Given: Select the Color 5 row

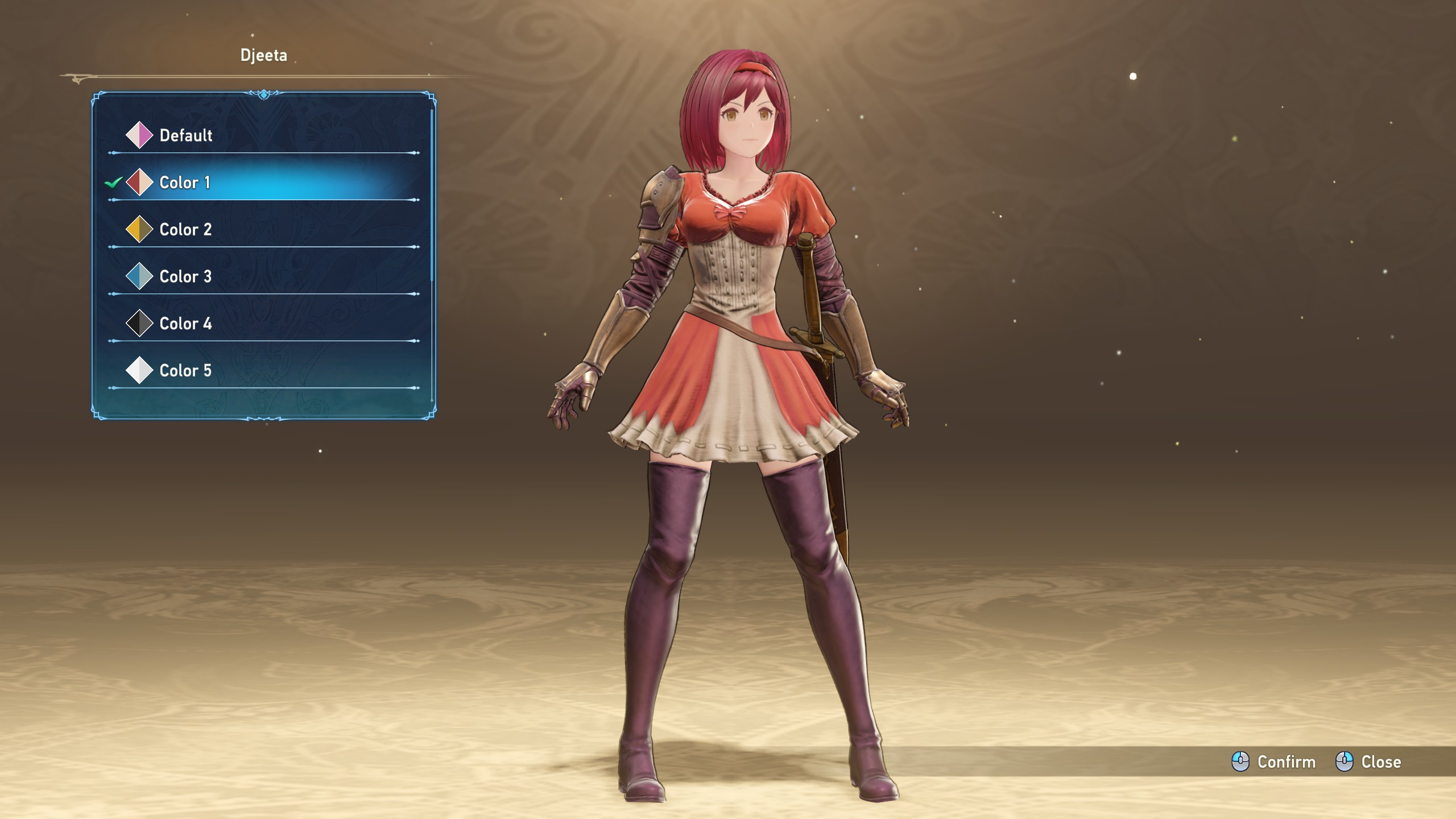Looking at the screenshot, I should point(185,371).
